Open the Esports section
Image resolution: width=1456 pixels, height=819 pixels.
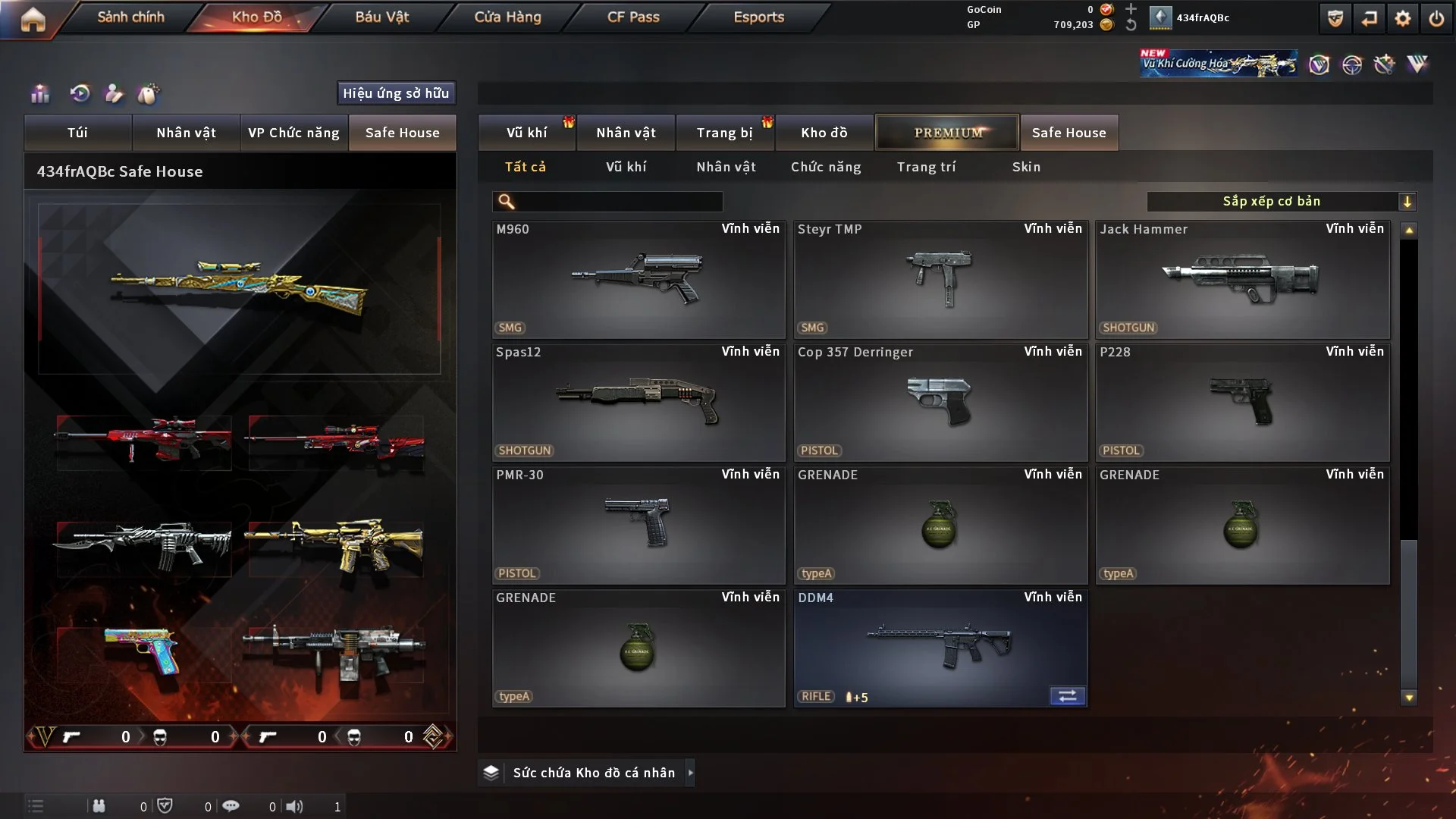click(758, 17)
